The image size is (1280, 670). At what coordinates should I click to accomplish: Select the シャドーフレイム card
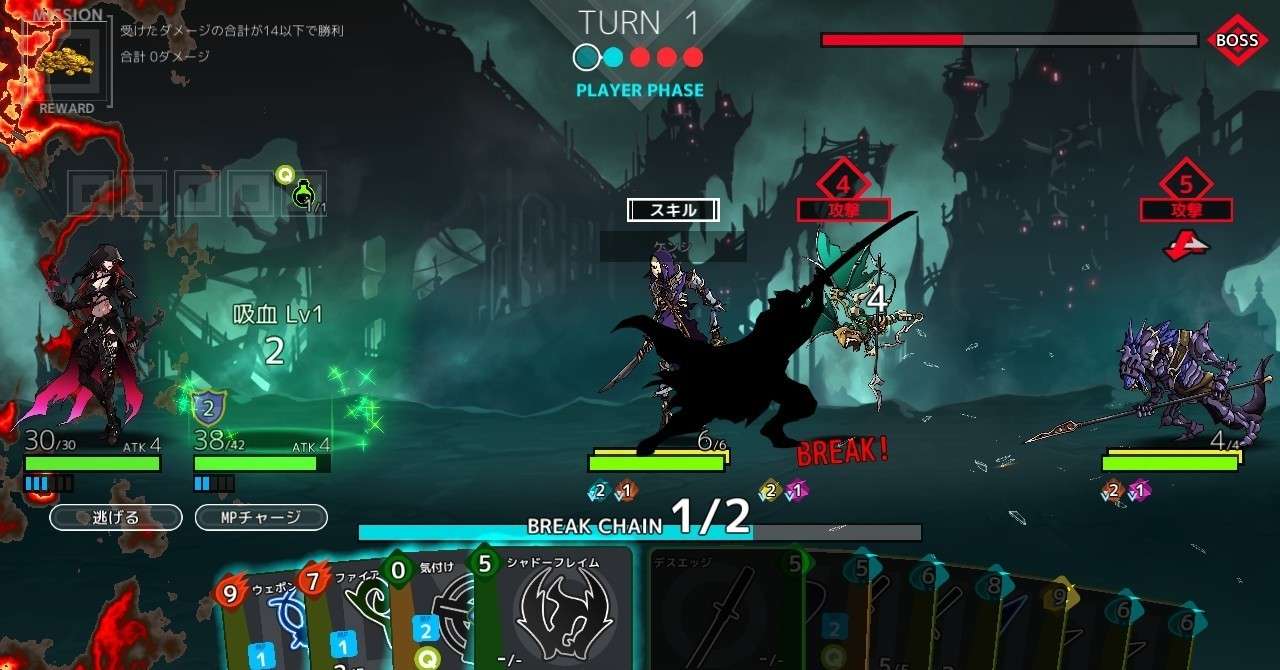[x=553, y=612]
